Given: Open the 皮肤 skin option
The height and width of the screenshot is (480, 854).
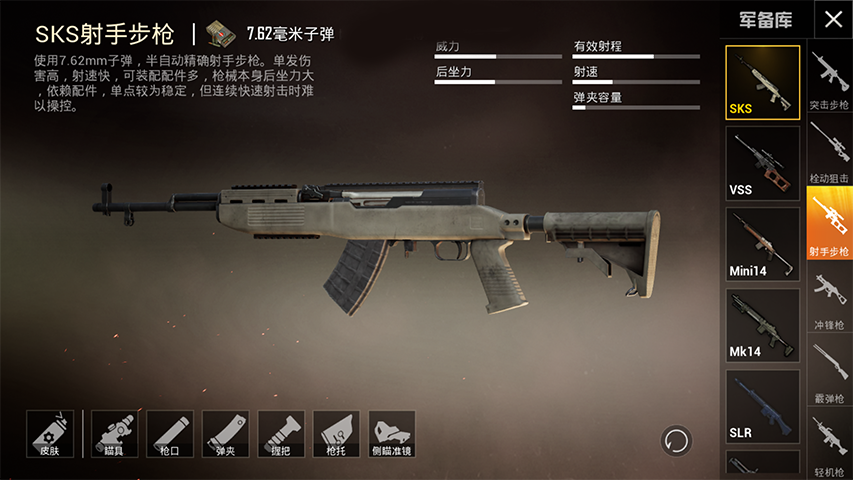Looking at the screenshot, I should pyautogui.click(x=50, y=434).
